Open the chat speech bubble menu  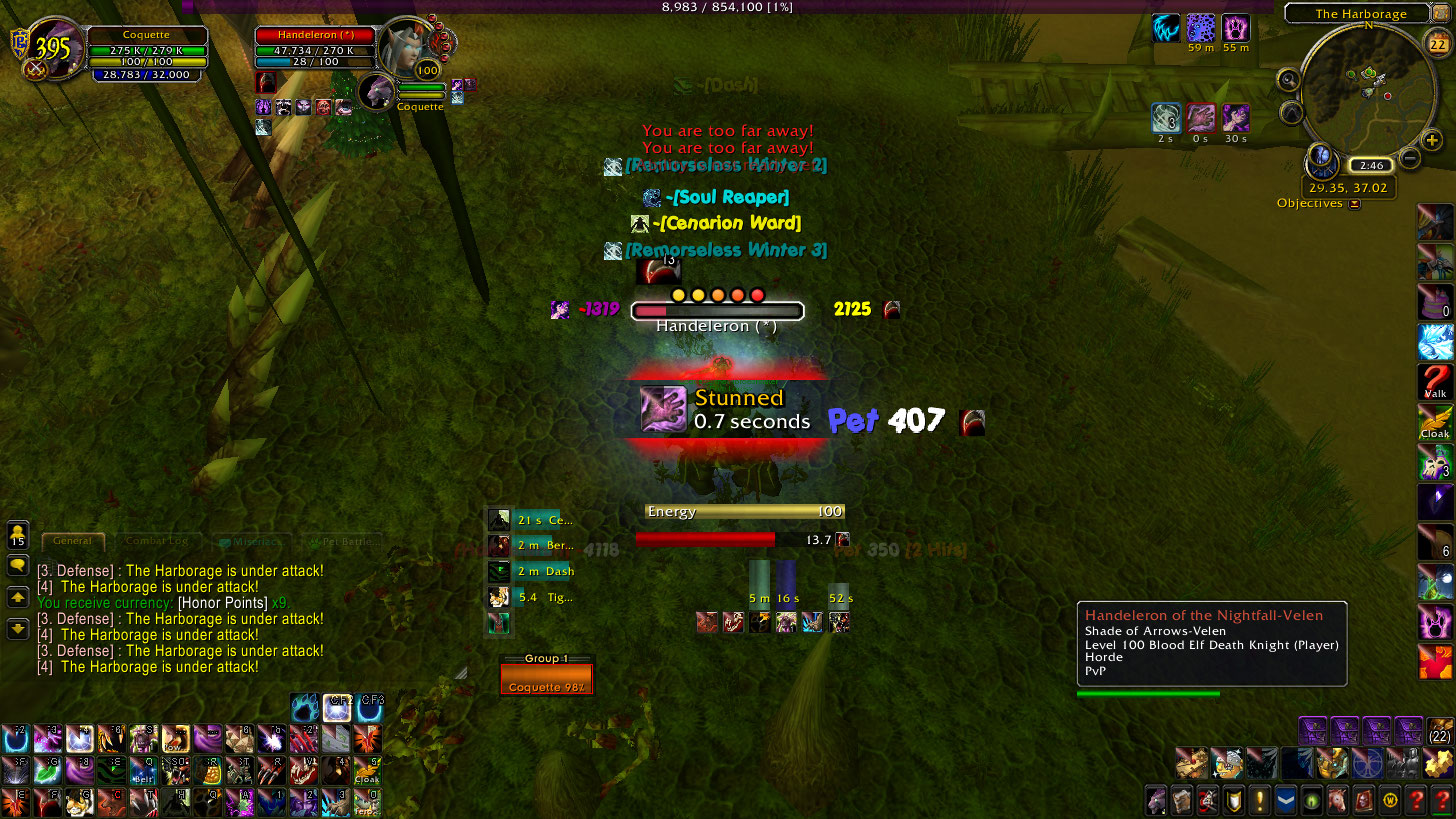click(x=18, y=566)
